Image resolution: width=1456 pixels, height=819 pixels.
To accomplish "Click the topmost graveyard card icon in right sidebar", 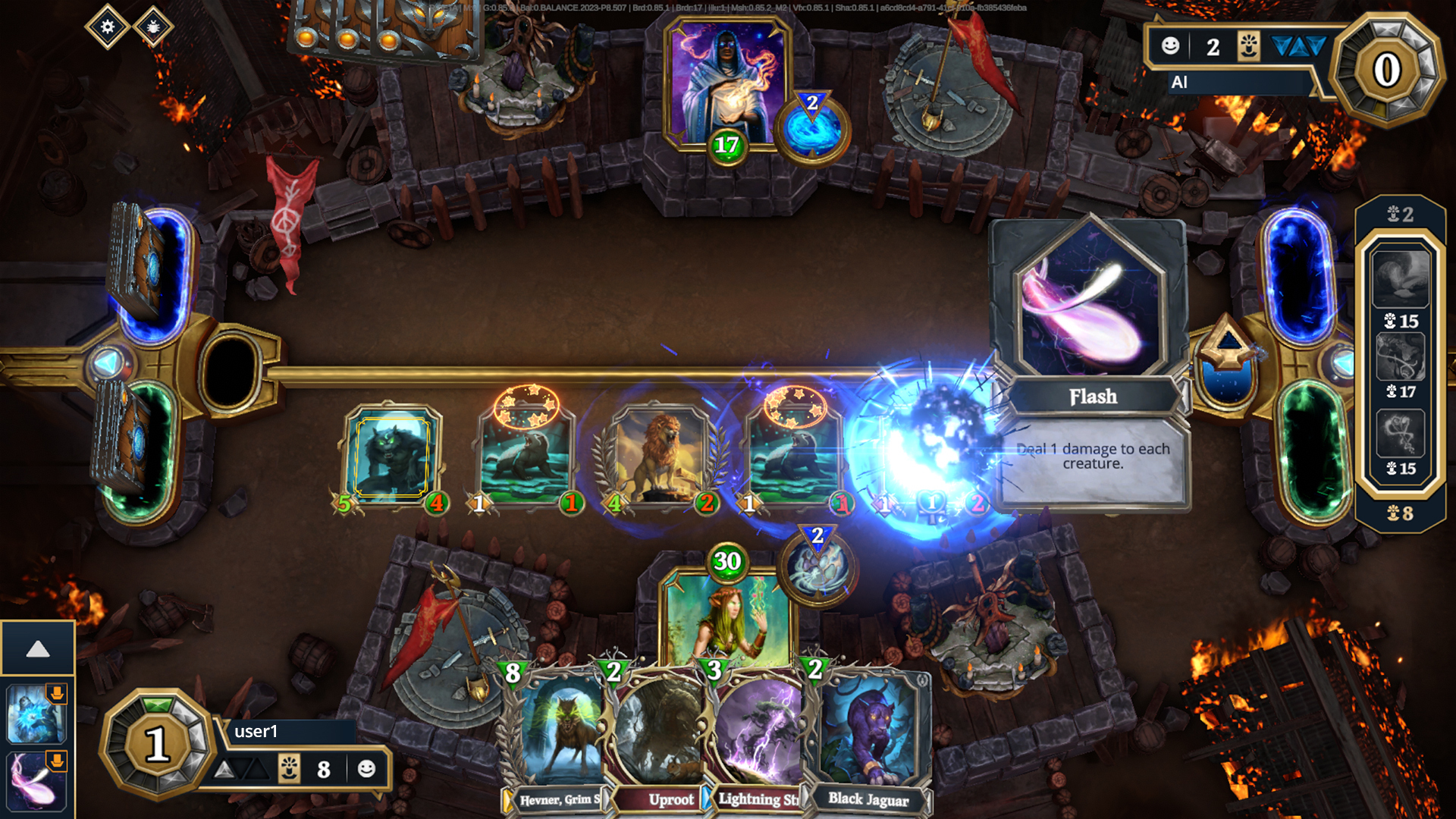I will [x=1399, y=281].
